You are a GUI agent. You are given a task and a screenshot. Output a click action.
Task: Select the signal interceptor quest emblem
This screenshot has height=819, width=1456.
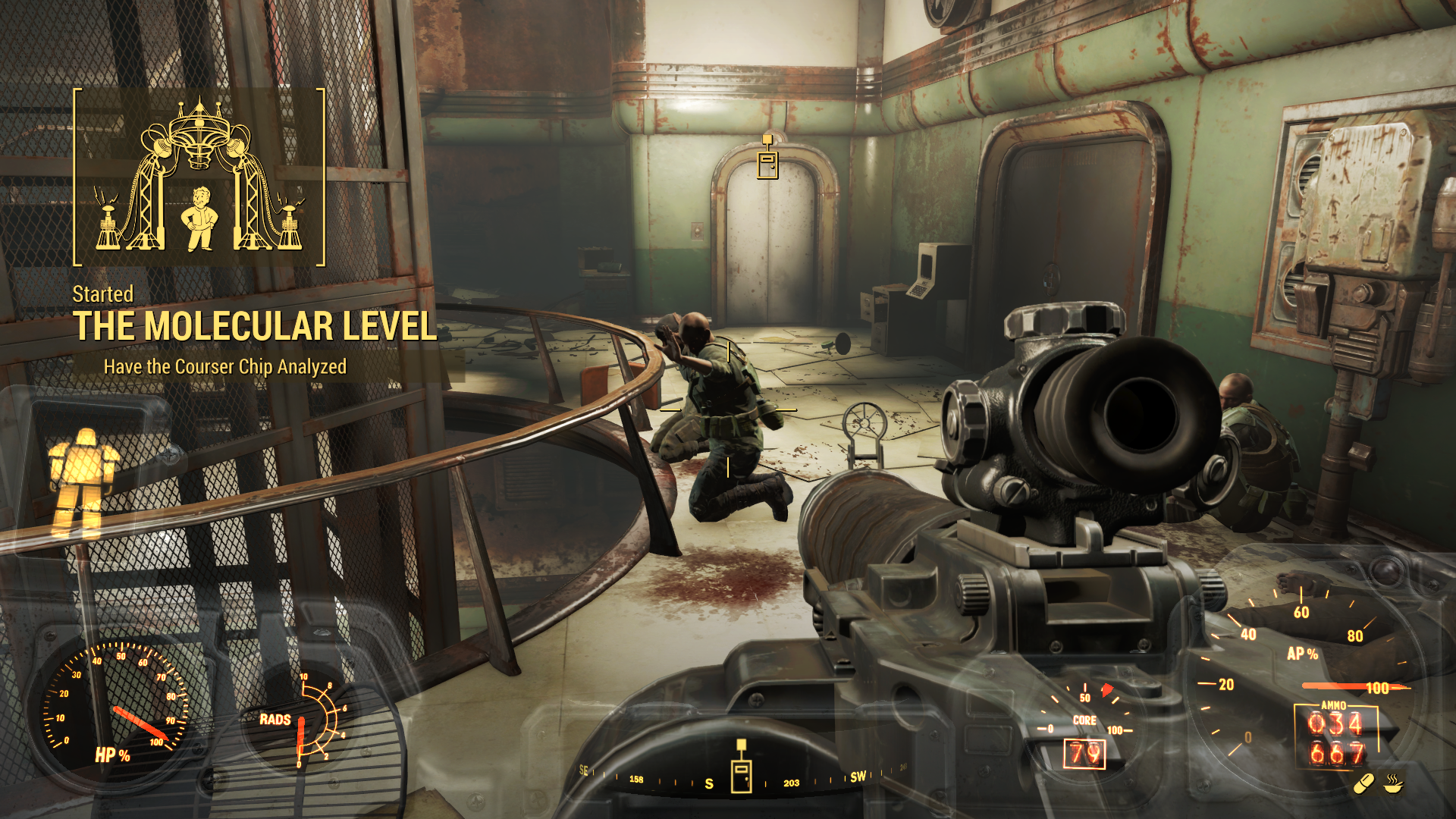(x=199, y=177)
